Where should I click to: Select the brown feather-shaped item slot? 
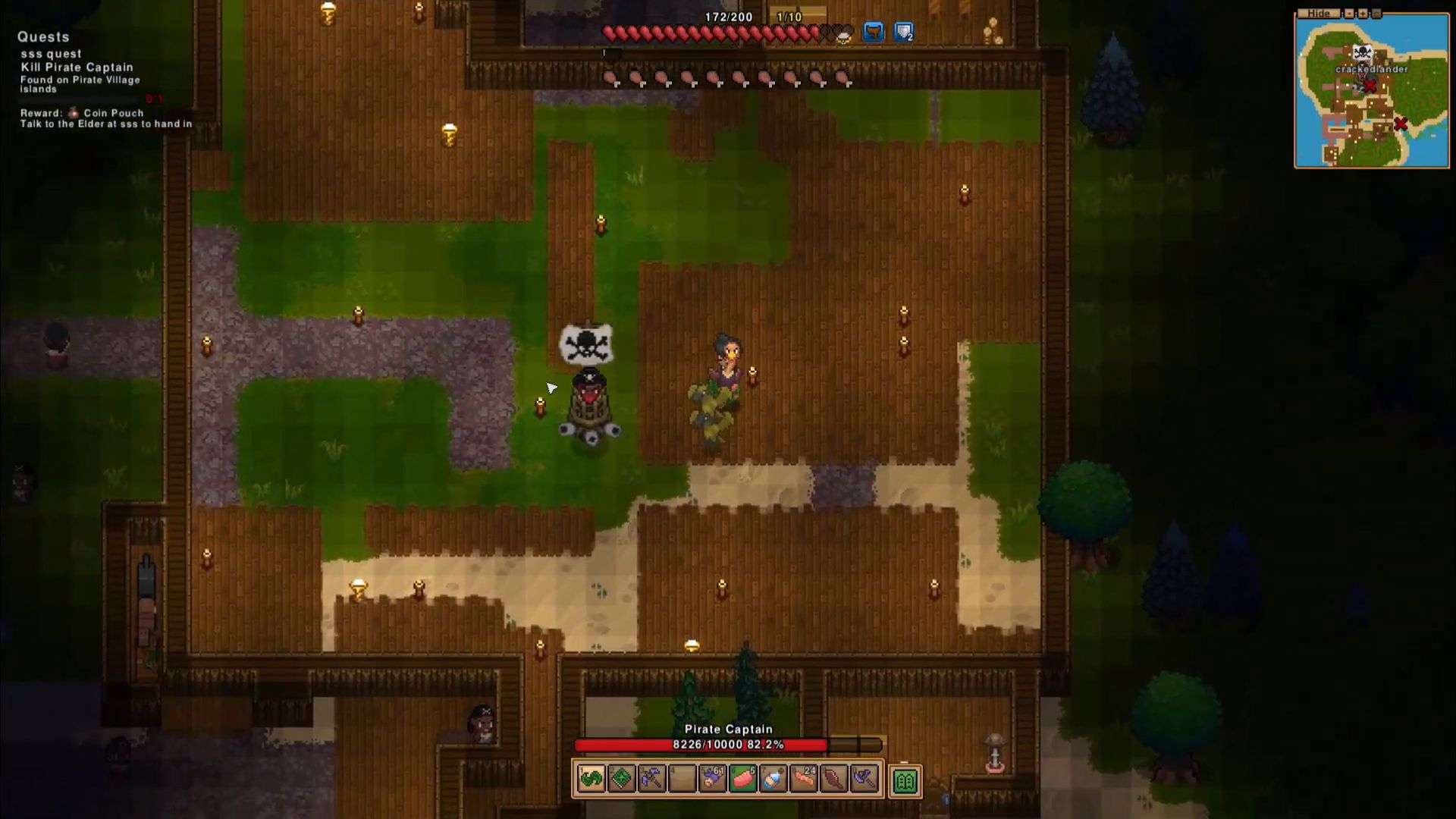(834, 779)
